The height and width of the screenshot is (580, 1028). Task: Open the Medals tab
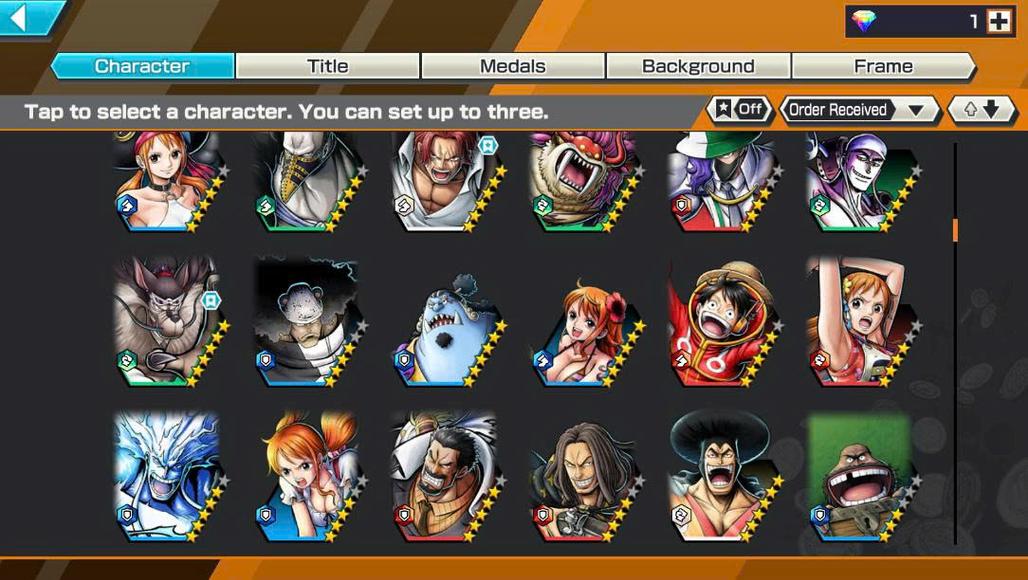tap(512, 66)
